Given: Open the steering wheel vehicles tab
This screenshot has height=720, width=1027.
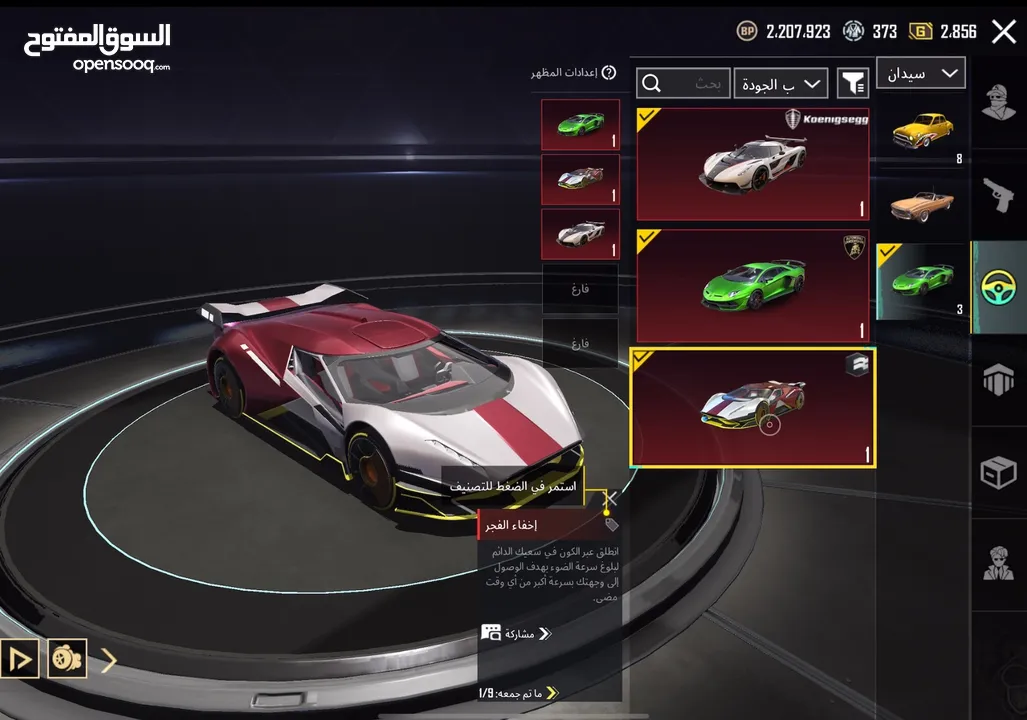Looking at the screenshot, I should [998, 287].
